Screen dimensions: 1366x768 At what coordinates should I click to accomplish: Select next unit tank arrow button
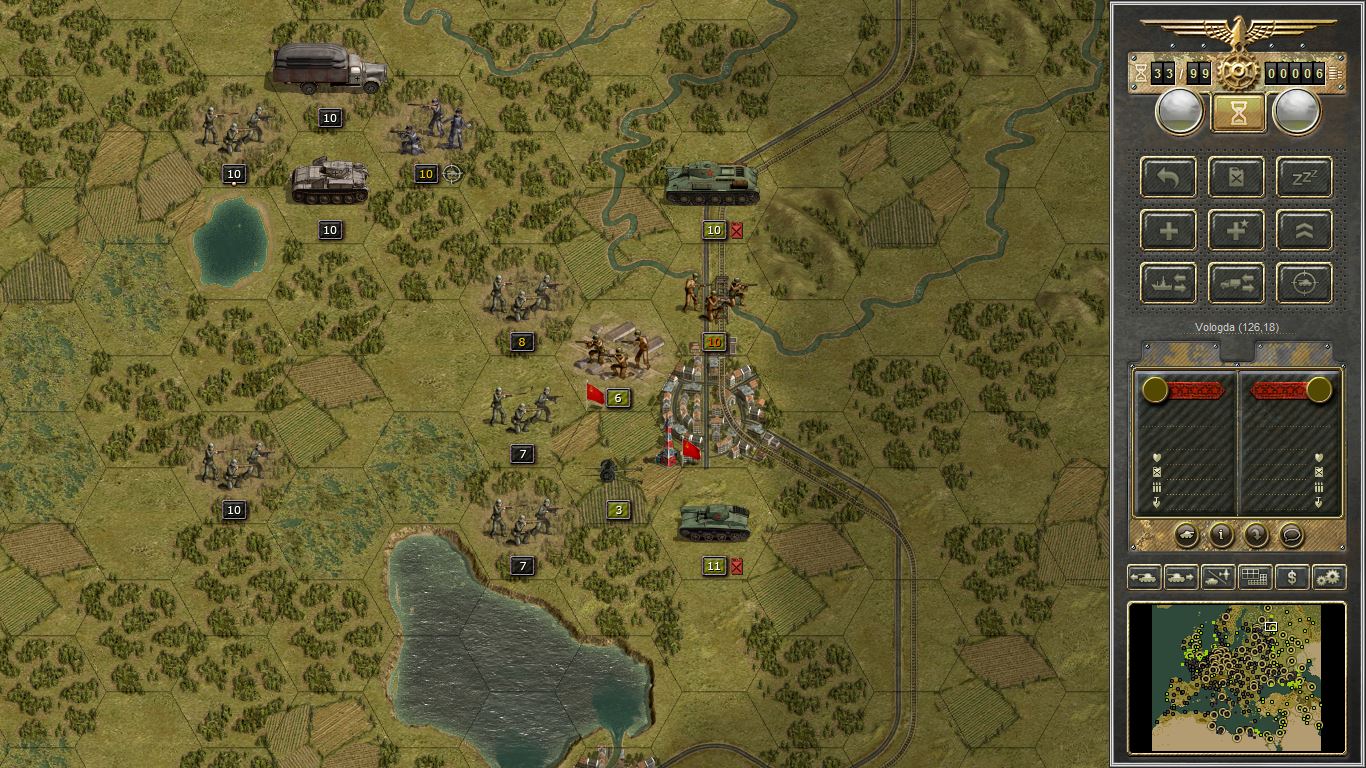pos(1181,577)
